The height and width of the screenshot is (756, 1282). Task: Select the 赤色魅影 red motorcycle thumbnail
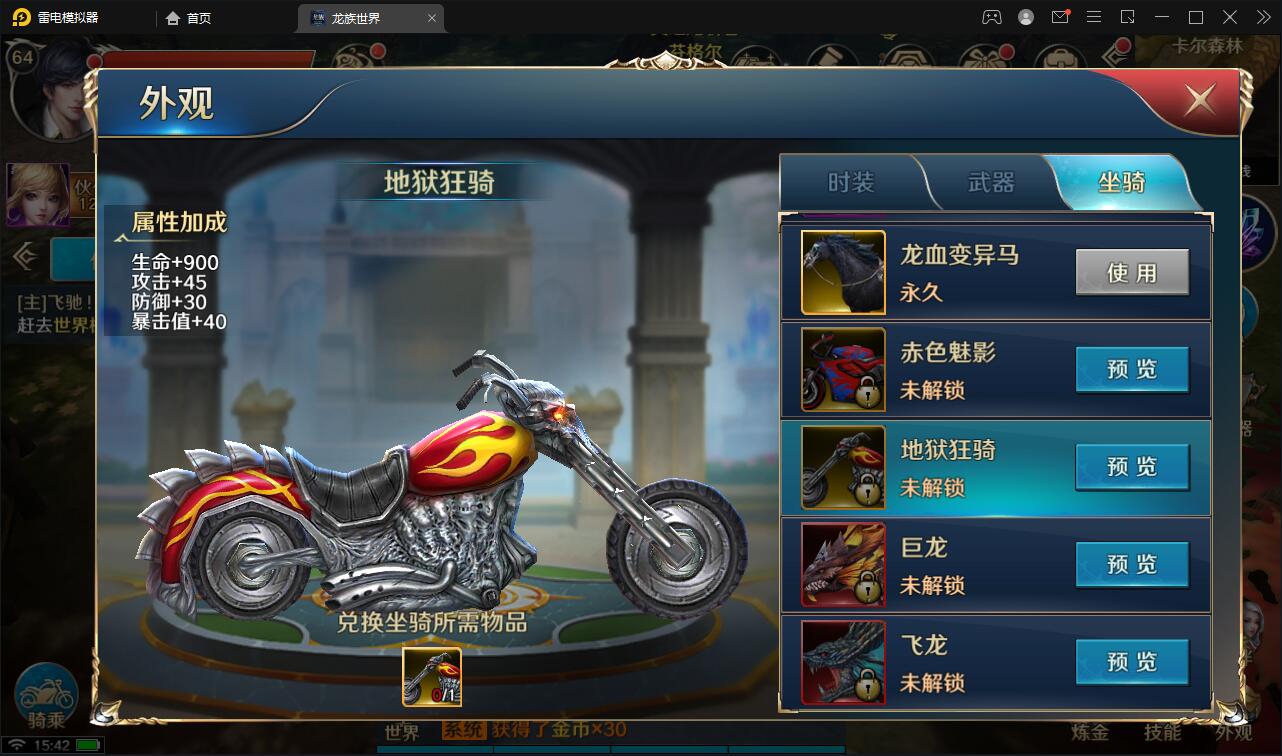pyautogui.click(x=843, y=370)
